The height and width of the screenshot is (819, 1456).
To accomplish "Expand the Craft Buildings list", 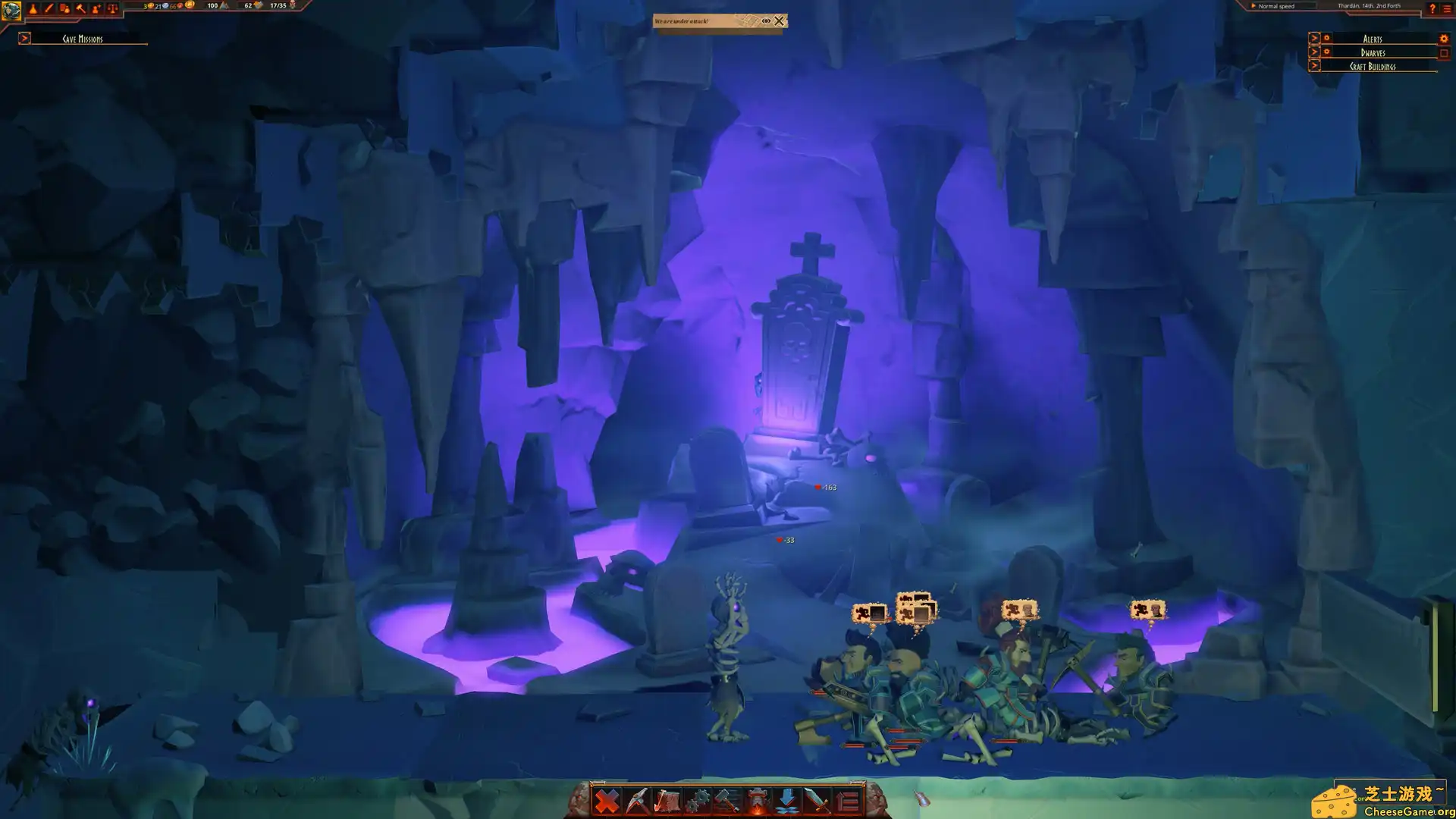I will click(x=1314, y=65).
